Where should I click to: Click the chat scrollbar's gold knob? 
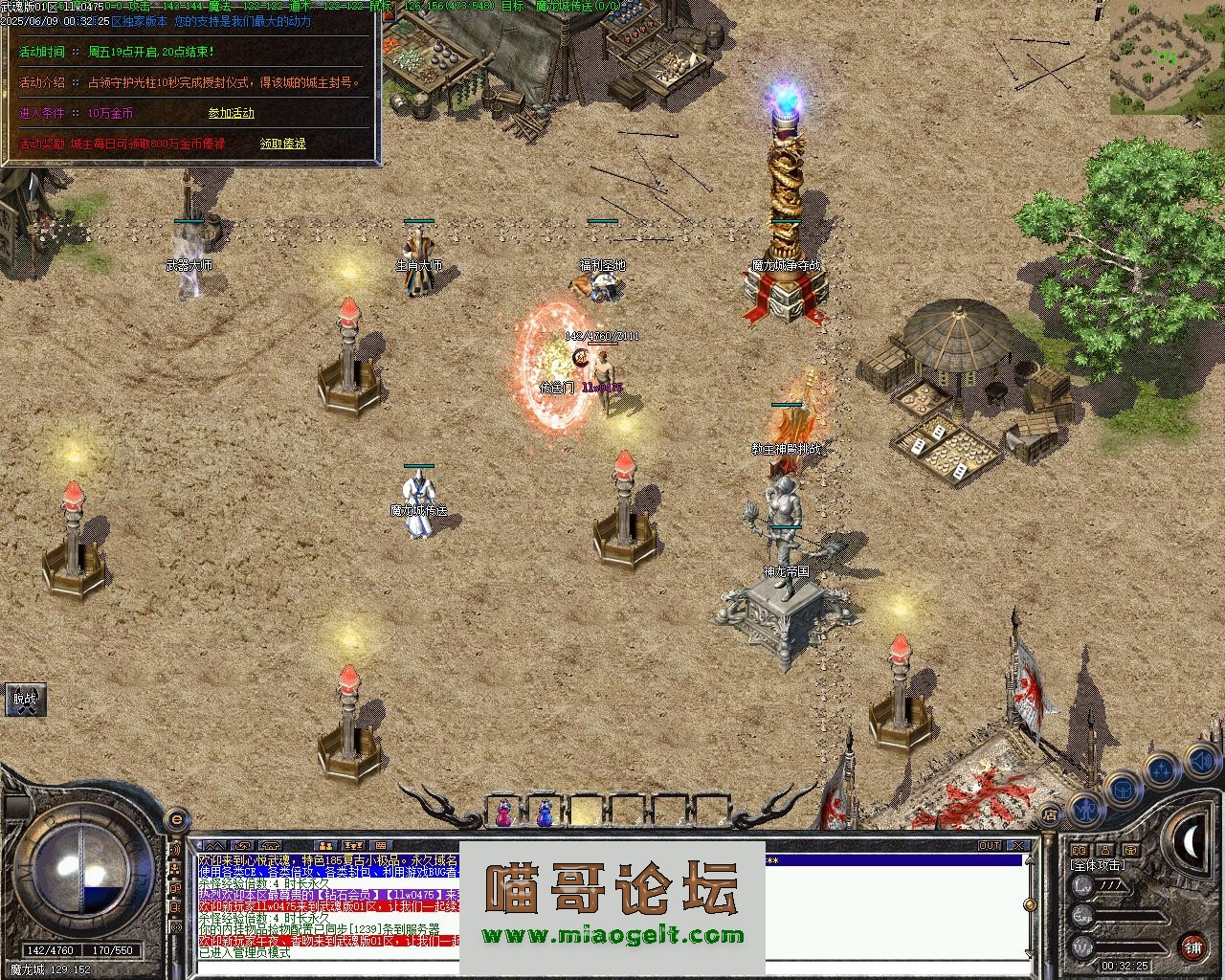(1029, 902)
